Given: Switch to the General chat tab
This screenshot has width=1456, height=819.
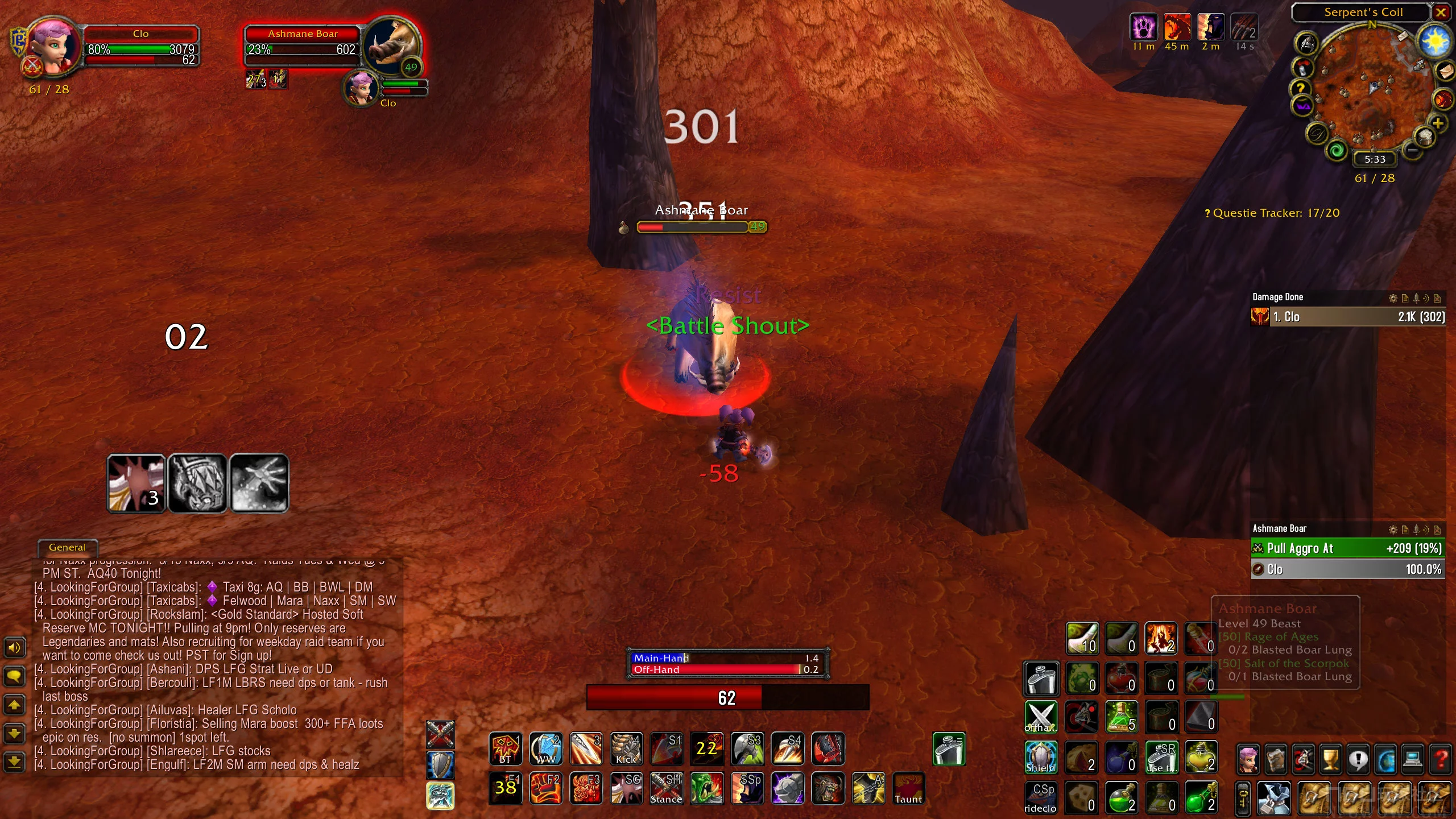Looking at the screenshot, I should (67, 547).
